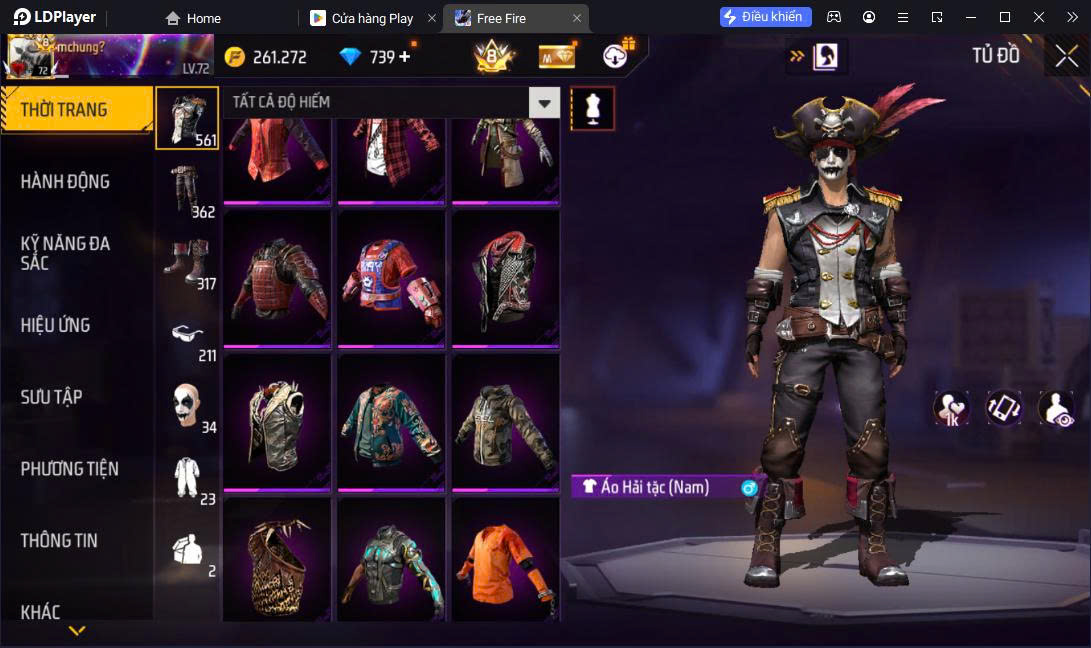The width and height of the screenshot is (1091, 648).
Task: Click the mannequin outfit preview button
Action: 592,108
